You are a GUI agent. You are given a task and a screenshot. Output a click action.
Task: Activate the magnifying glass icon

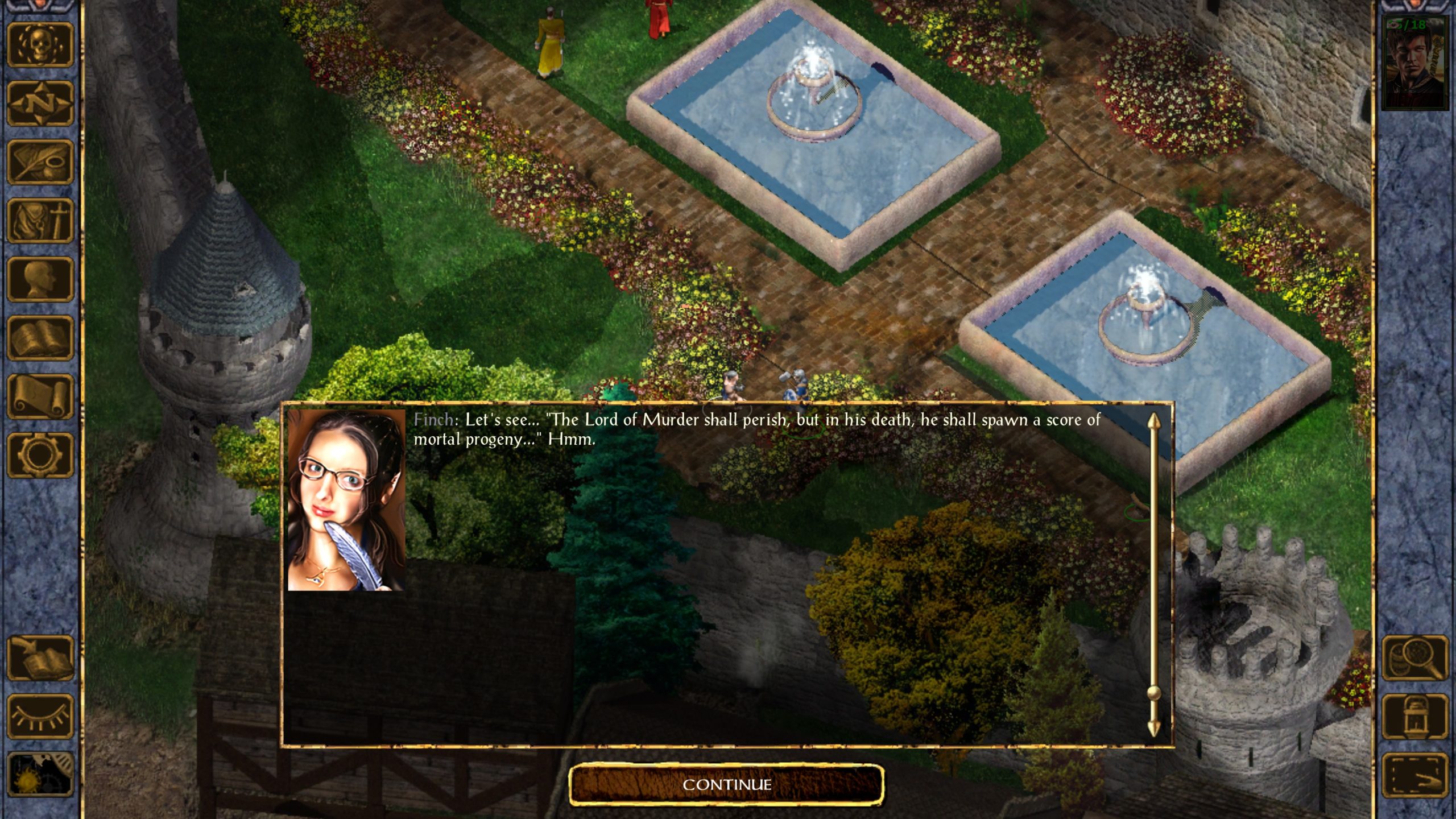coord(1414,658)
